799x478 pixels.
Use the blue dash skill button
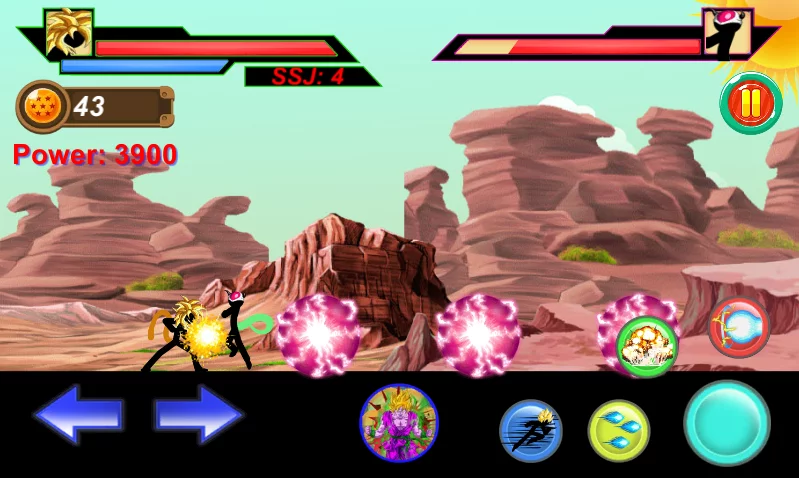click(x=530, y=431)
